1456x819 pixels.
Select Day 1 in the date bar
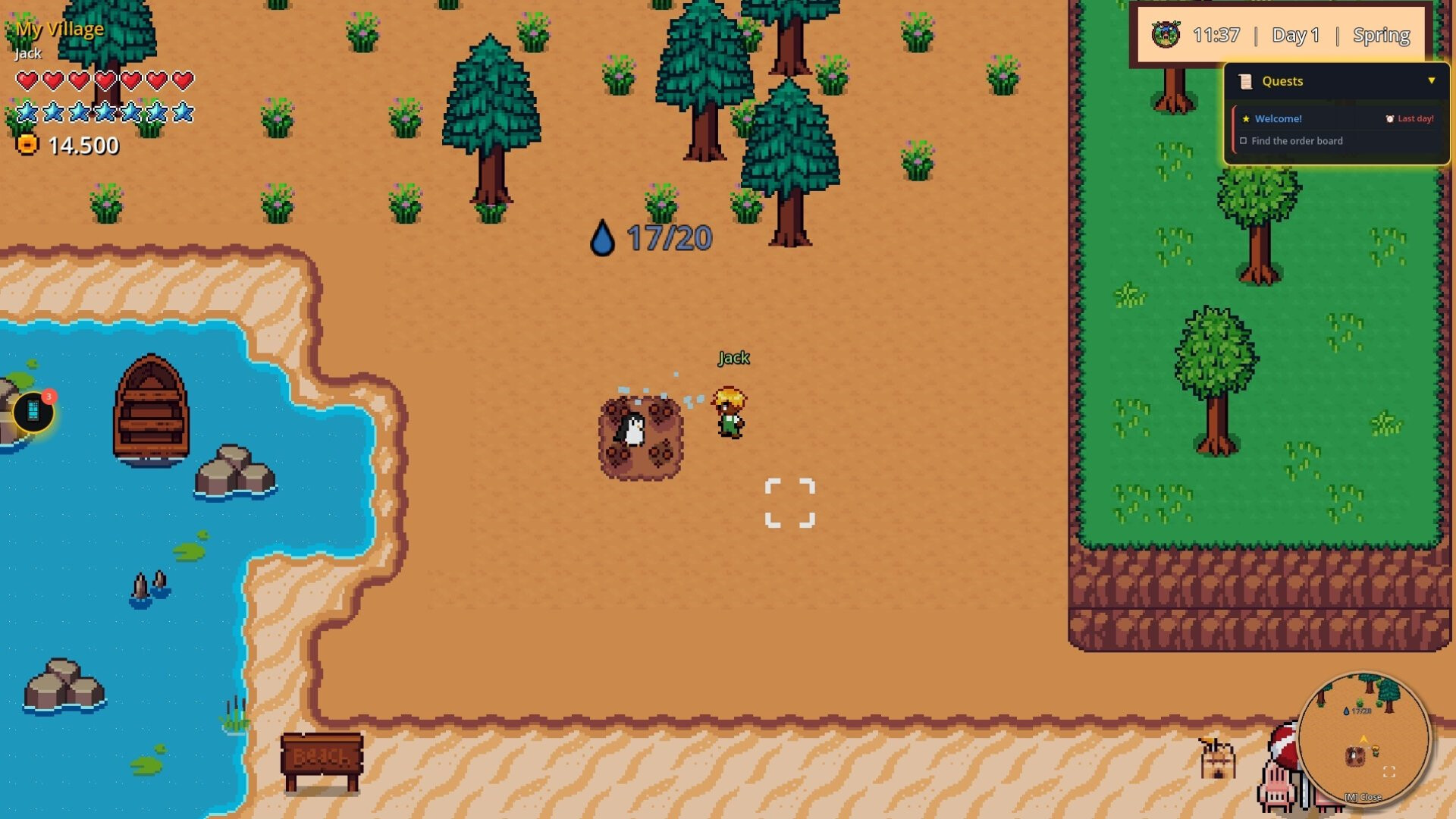point(1296,35)
